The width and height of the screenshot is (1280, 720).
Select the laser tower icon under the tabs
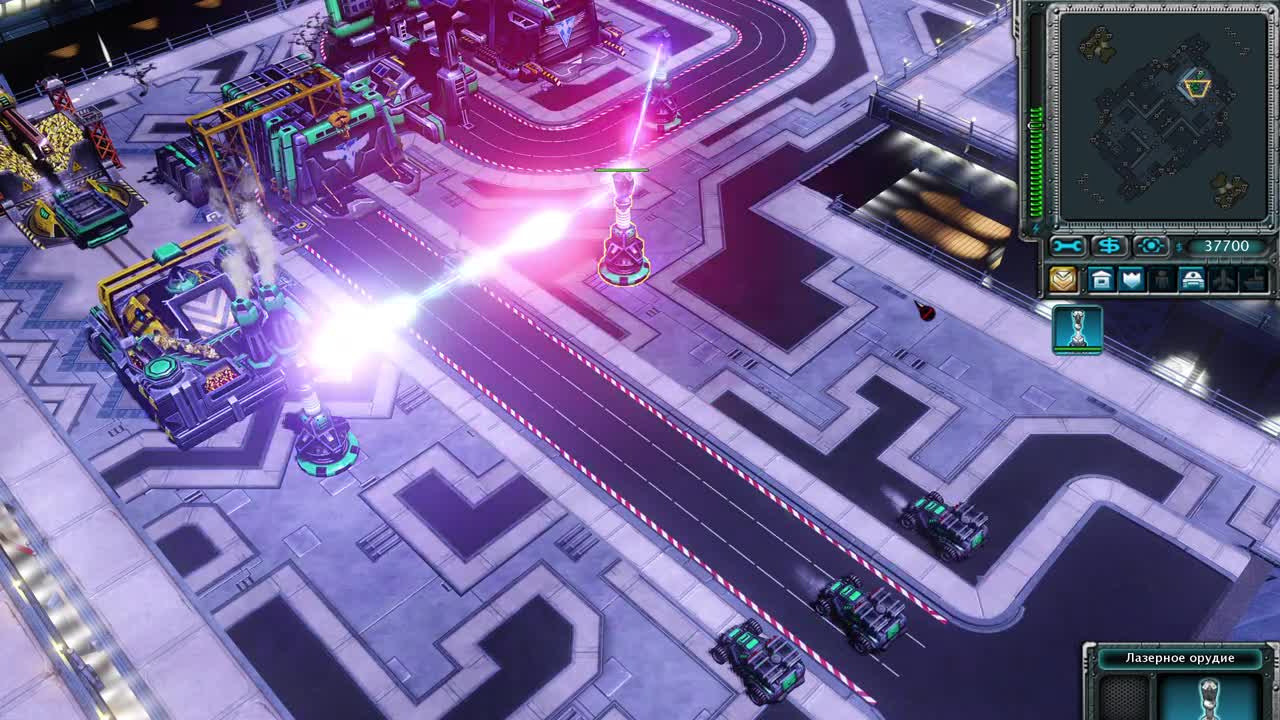(x=1077, y=330)
